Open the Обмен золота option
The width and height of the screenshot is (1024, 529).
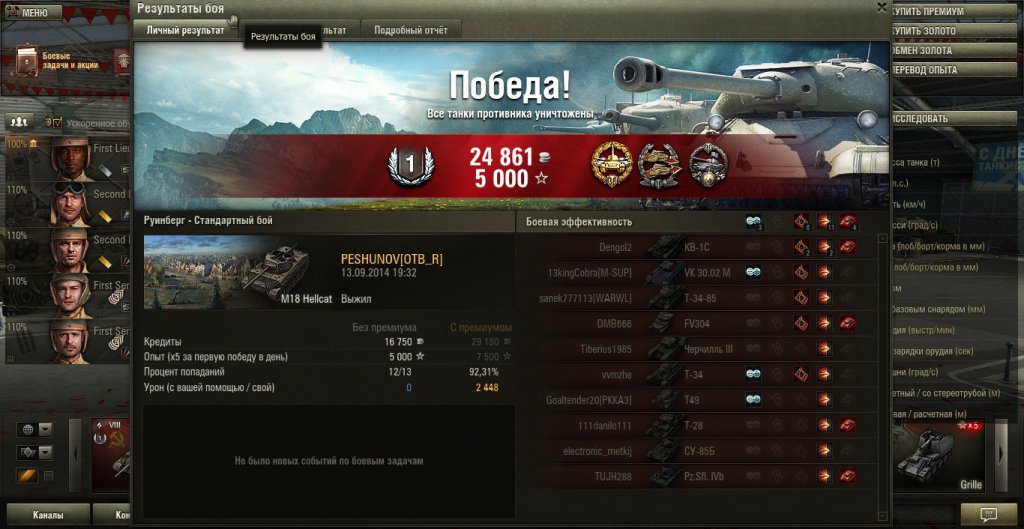[955, 51]
